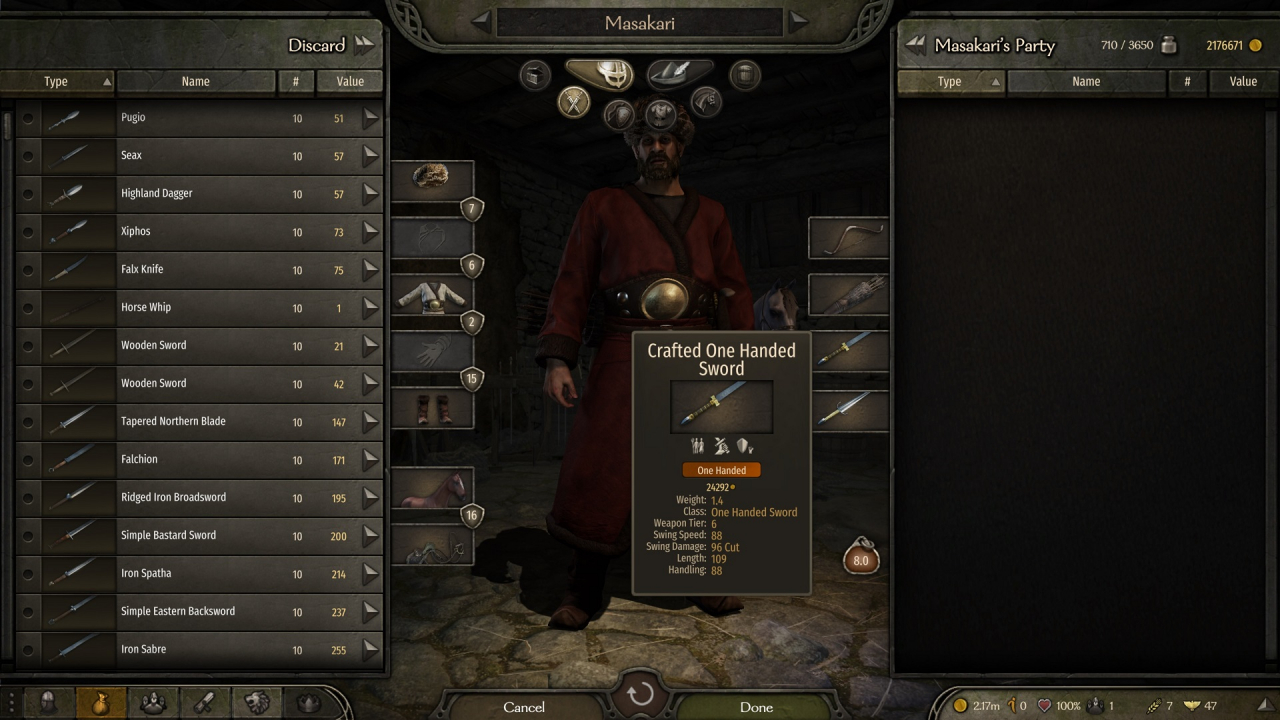Select the next character with the right arrow
The width and height of the screenshot is (1280, 720).
pos(798,21)
